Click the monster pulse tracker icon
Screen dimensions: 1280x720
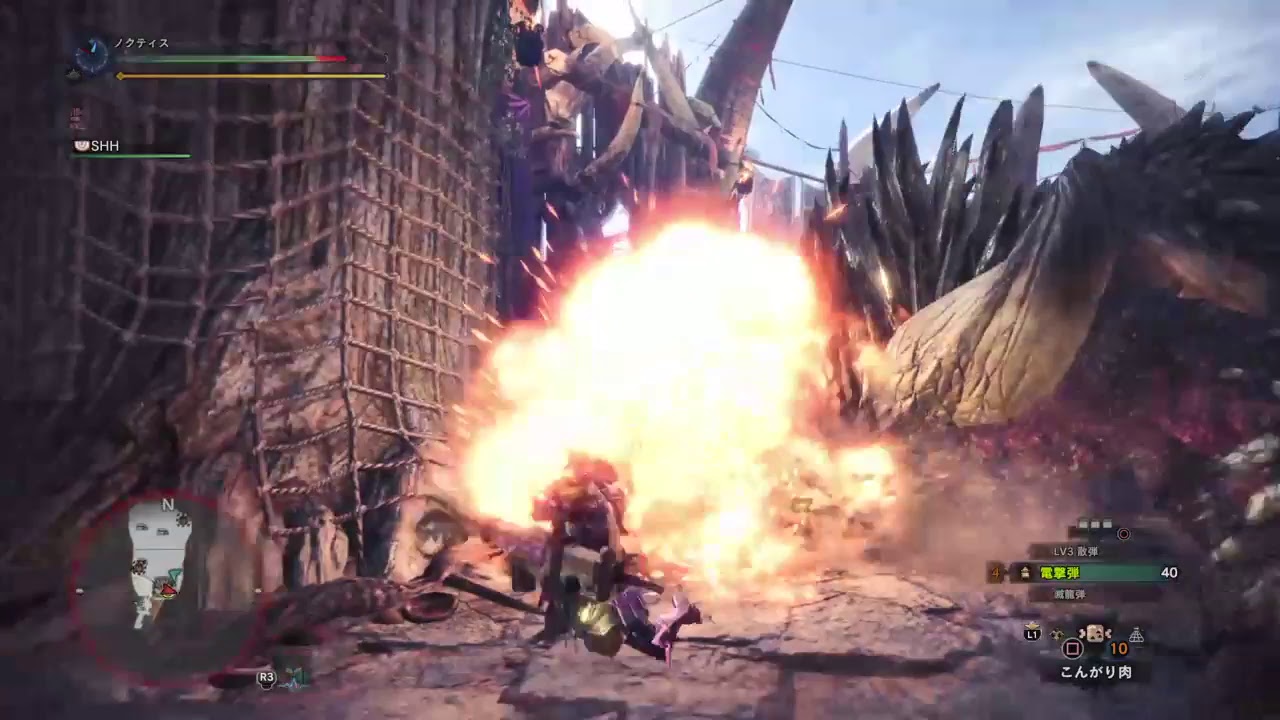tap(293, 677)
